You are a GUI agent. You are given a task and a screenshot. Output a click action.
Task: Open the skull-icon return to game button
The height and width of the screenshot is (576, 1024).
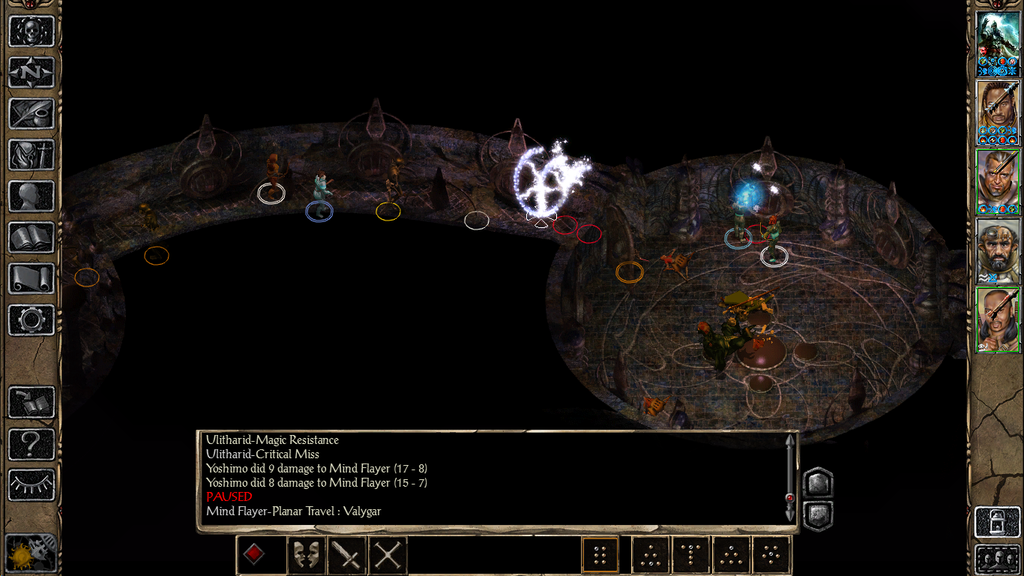31,31
